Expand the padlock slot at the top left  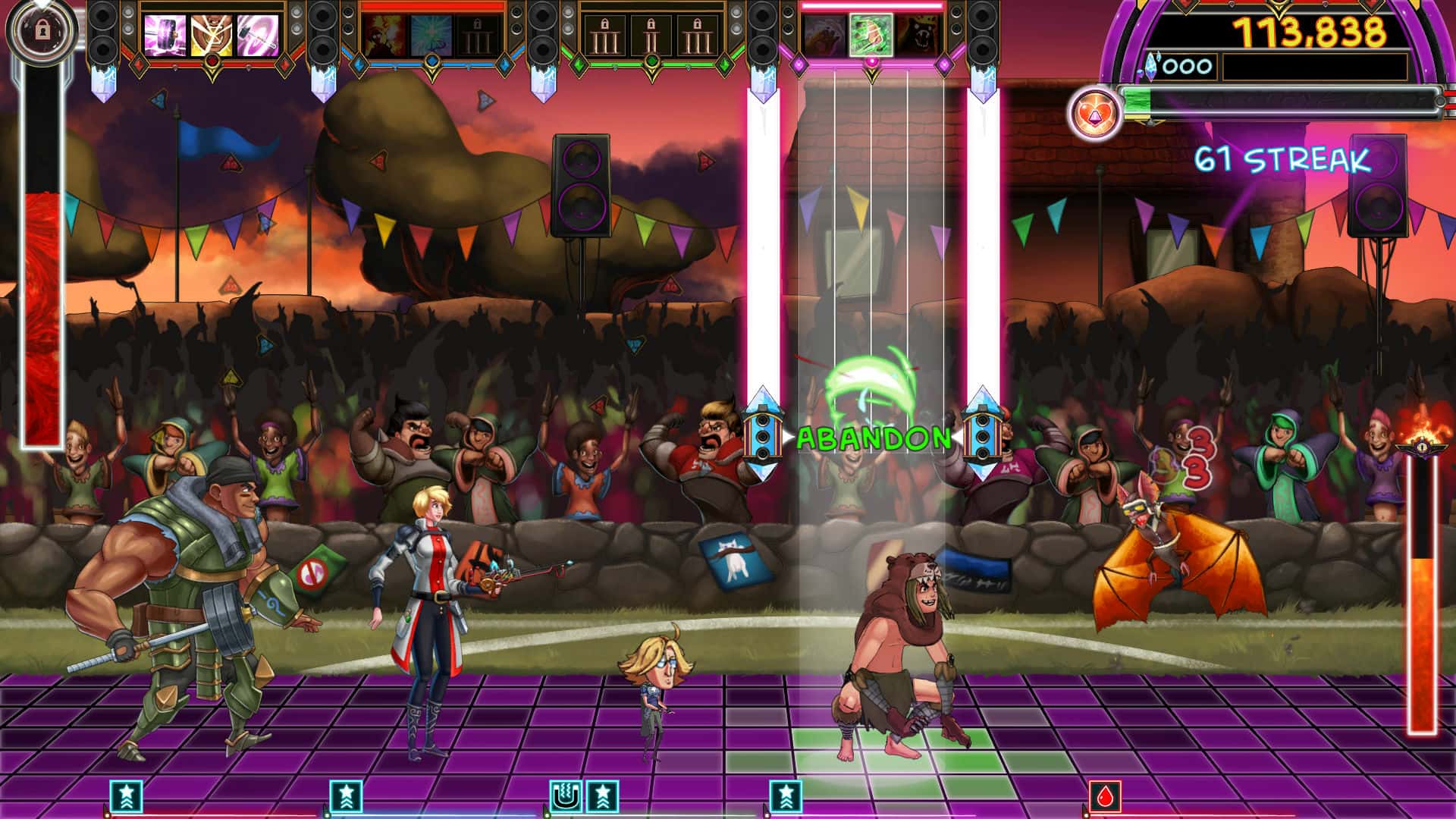tap(42, 30)
